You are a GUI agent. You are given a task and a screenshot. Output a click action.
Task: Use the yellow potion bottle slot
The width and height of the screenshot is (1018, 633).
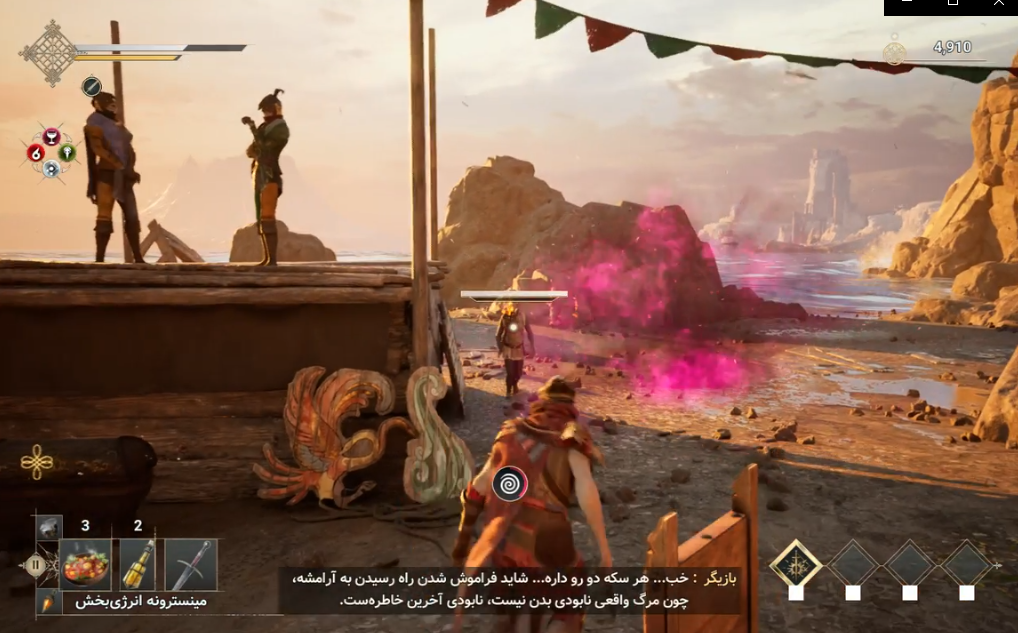137,564
